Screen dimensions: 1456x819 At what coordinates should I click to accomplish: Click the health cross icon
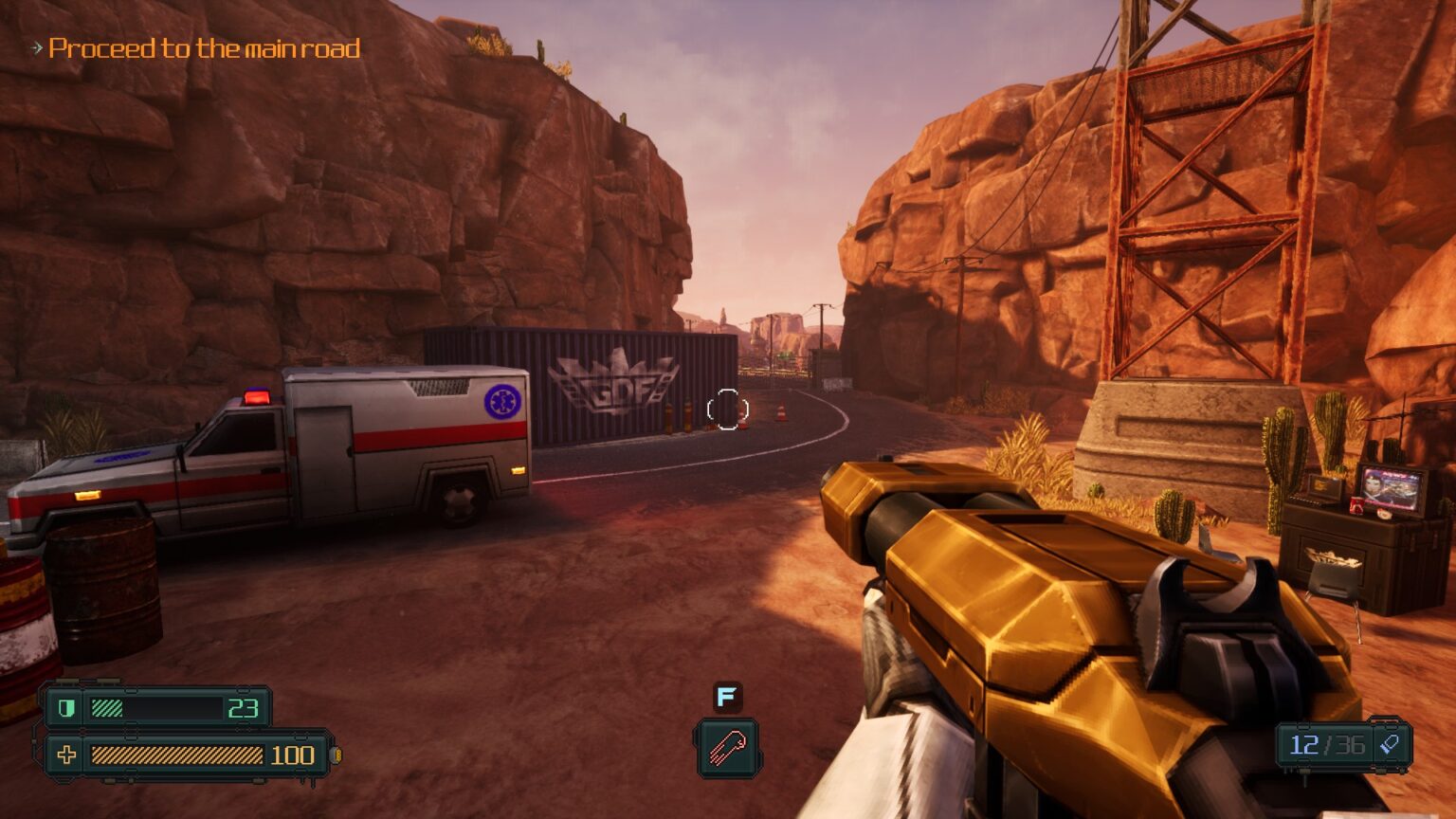tap(66, 755)
